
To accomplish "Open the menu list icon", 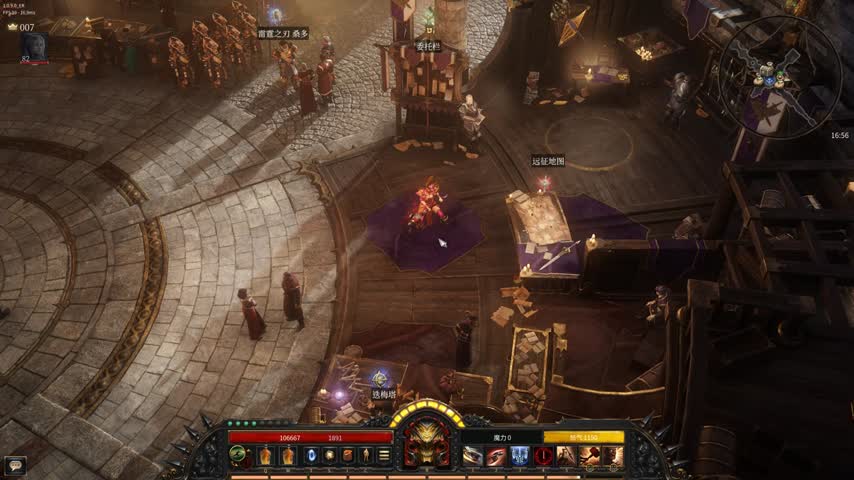I will [384, 455].
